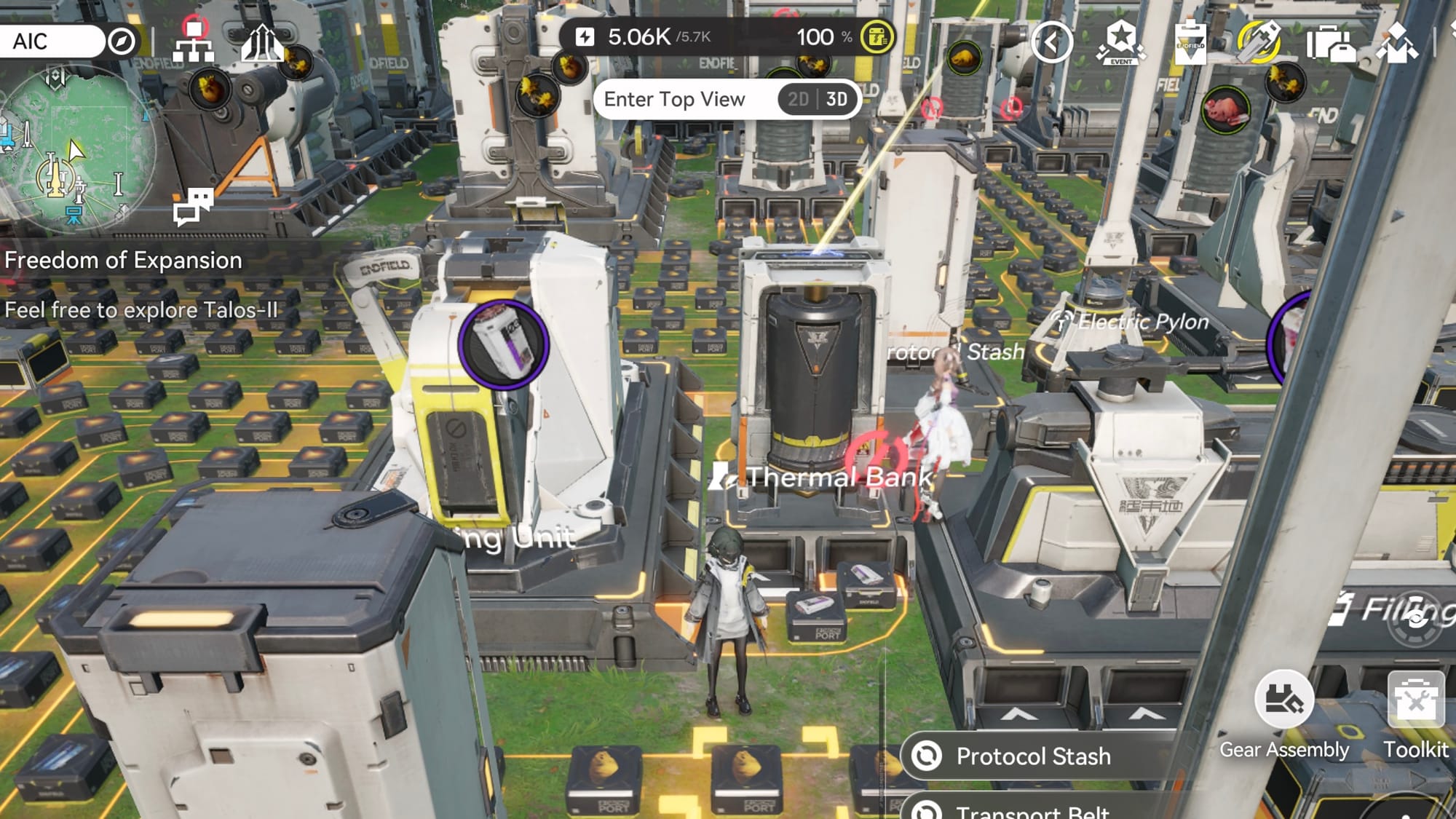1456x819 pixels.
Task: Open the hierarchy tree icon in top bar
Action: coord(193,41)
